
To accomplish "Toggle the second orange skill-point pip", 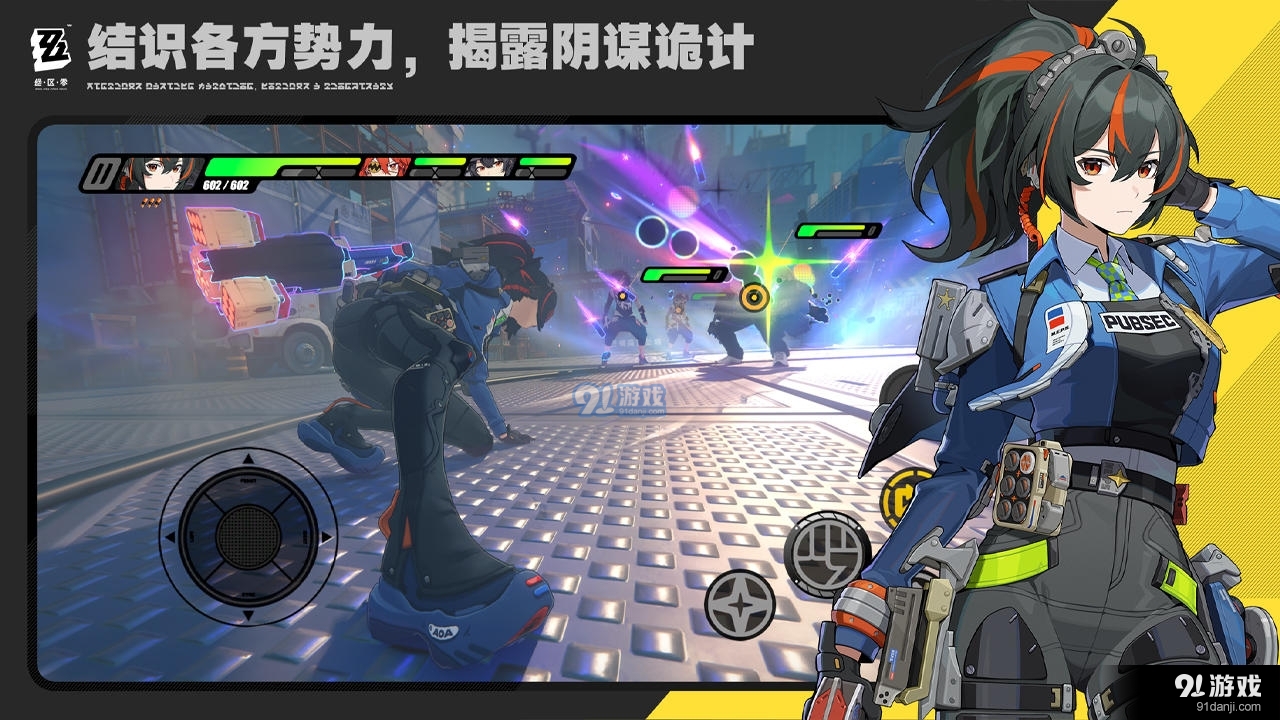I will point(152,202).
